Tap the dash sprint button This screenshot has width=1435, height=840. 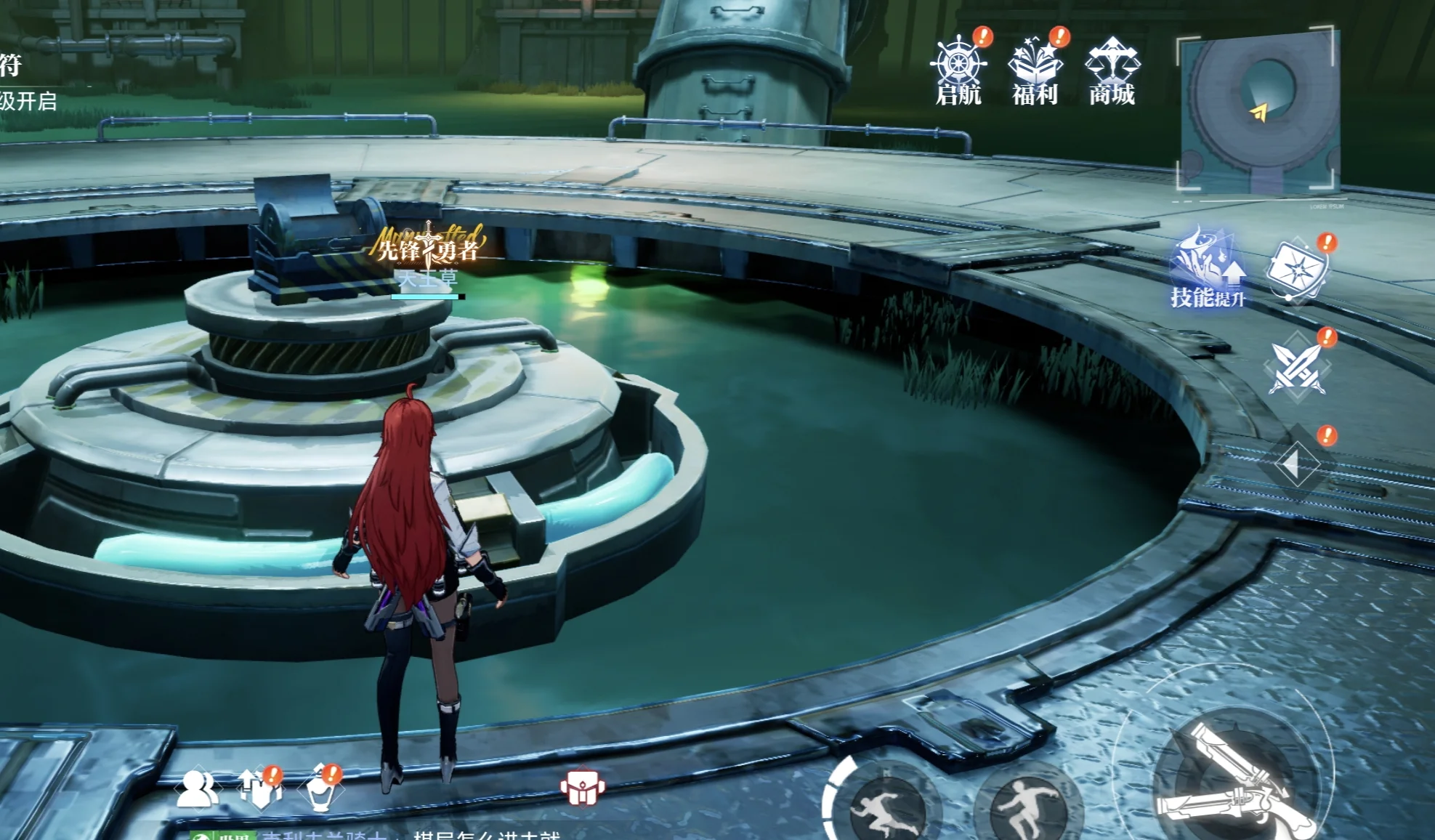tap(882, 807)
